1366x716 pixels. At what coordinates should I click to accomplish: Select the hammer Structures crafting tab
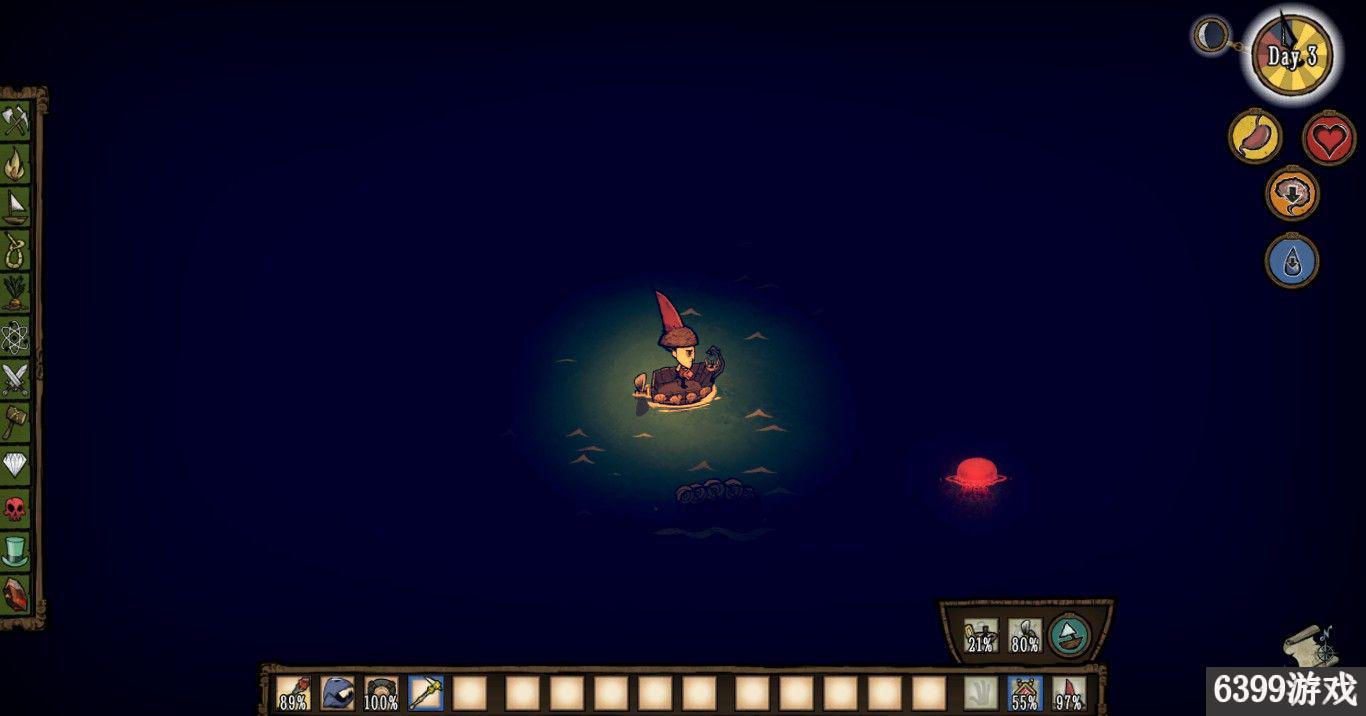coord(17,422)
